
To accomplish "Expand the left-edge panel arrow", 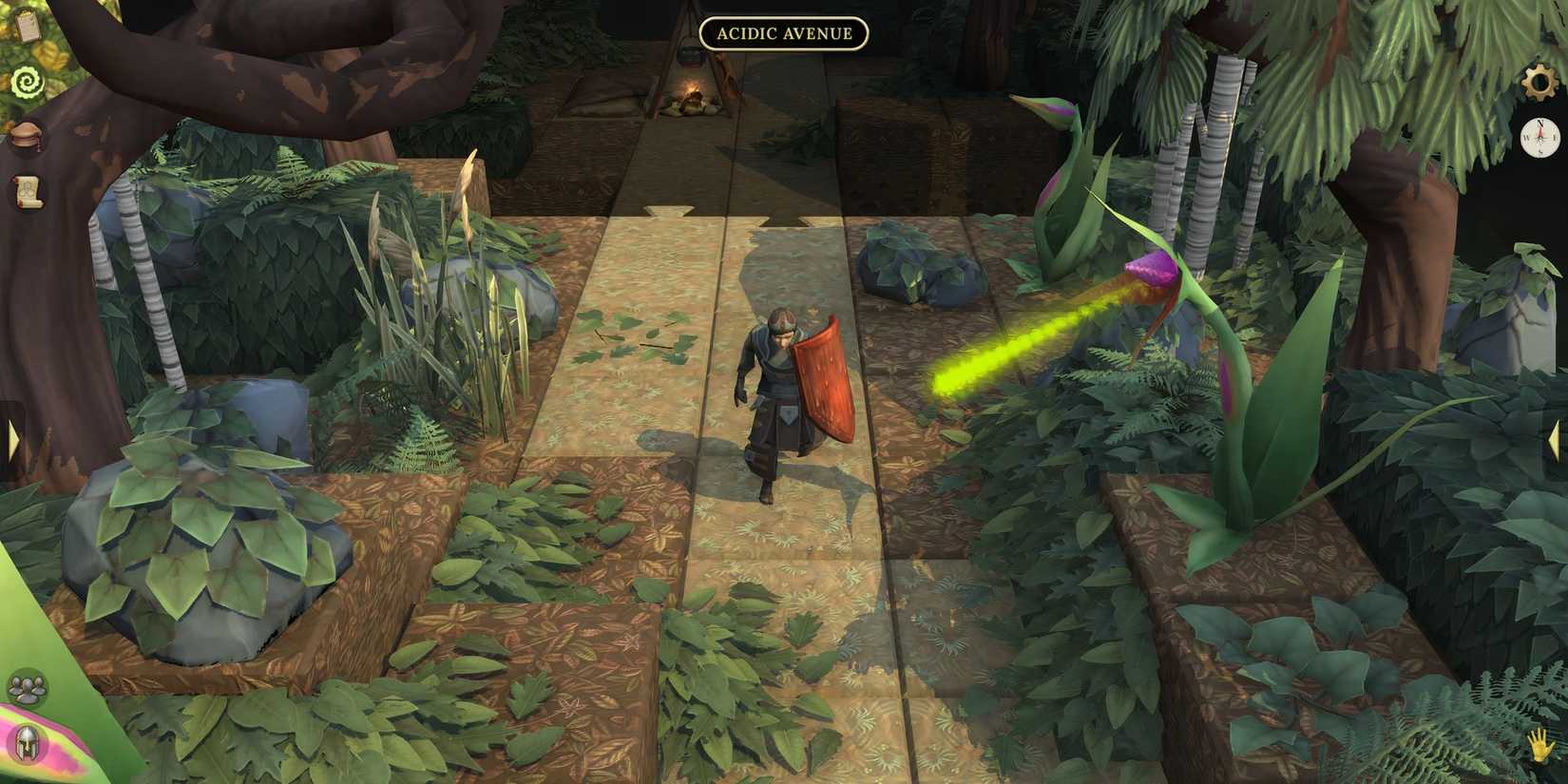I will [11, 438].
